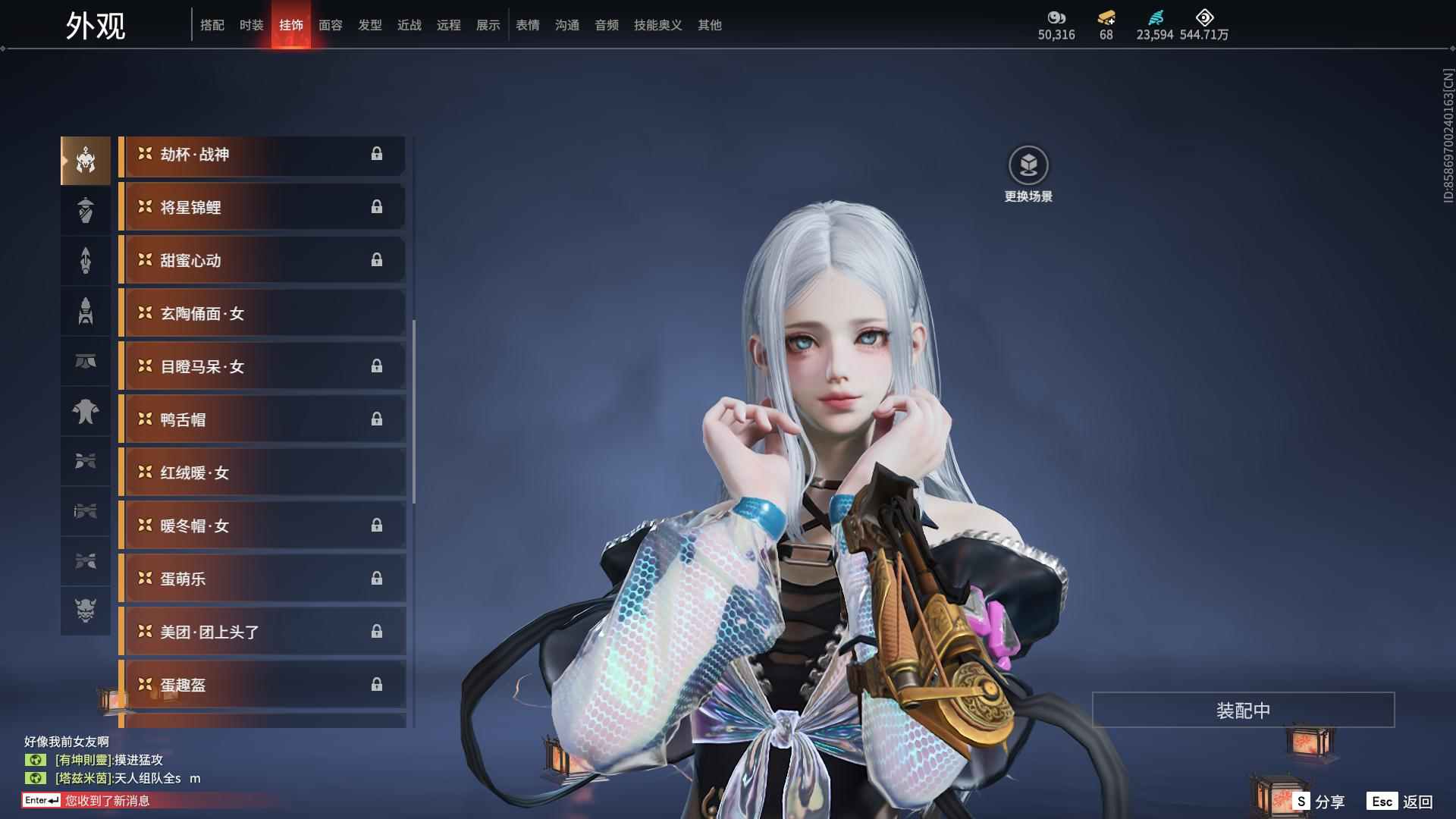Open the new message chat notification
1456x819 pixels.
coord(106,801)
